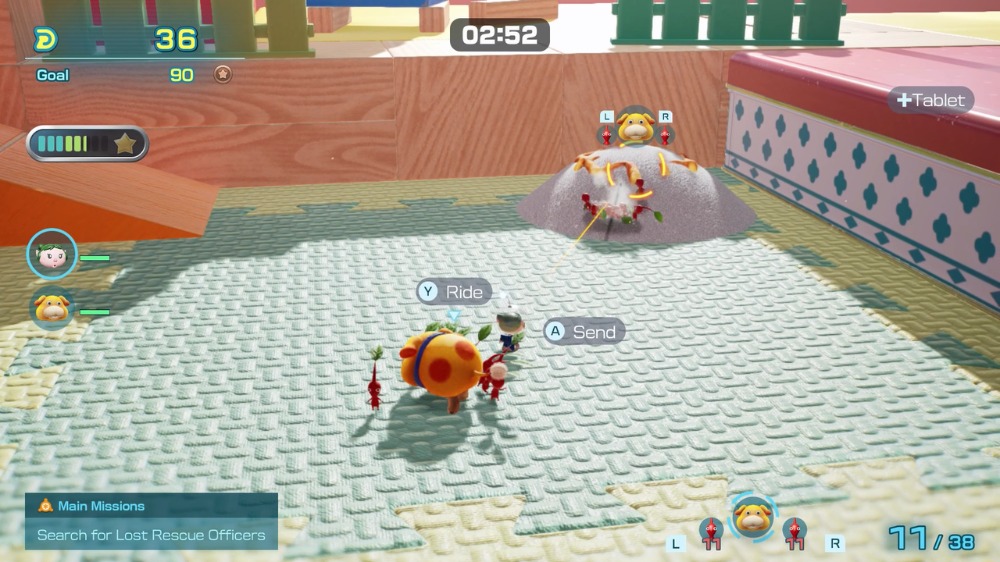Viewport: 1000px width, 562px height.
Task: Choose Oatchi in the bottom squad selector
Action: pos(752,518)
